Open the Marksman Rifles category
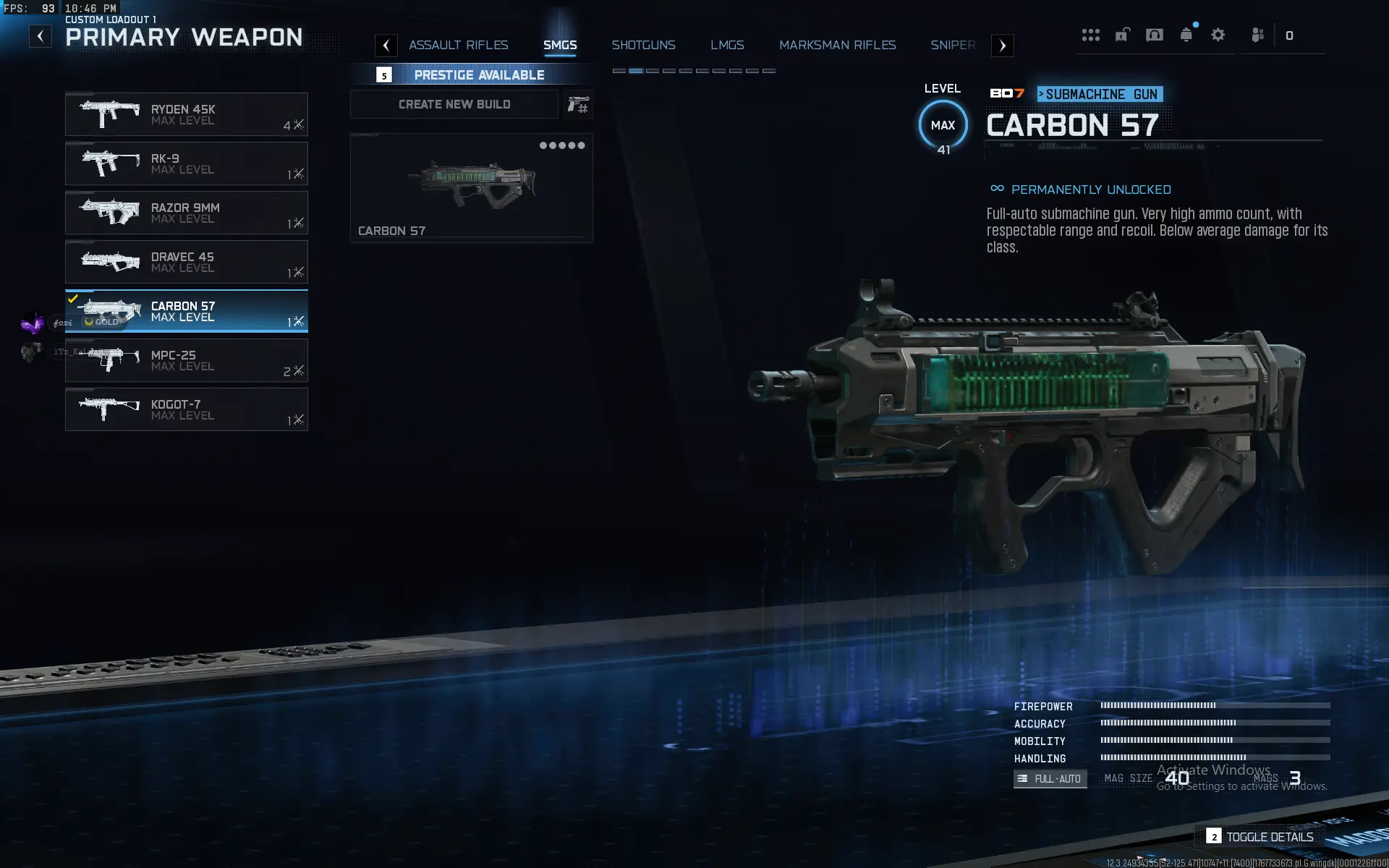1389x868 pixels. tap(837, 45)
